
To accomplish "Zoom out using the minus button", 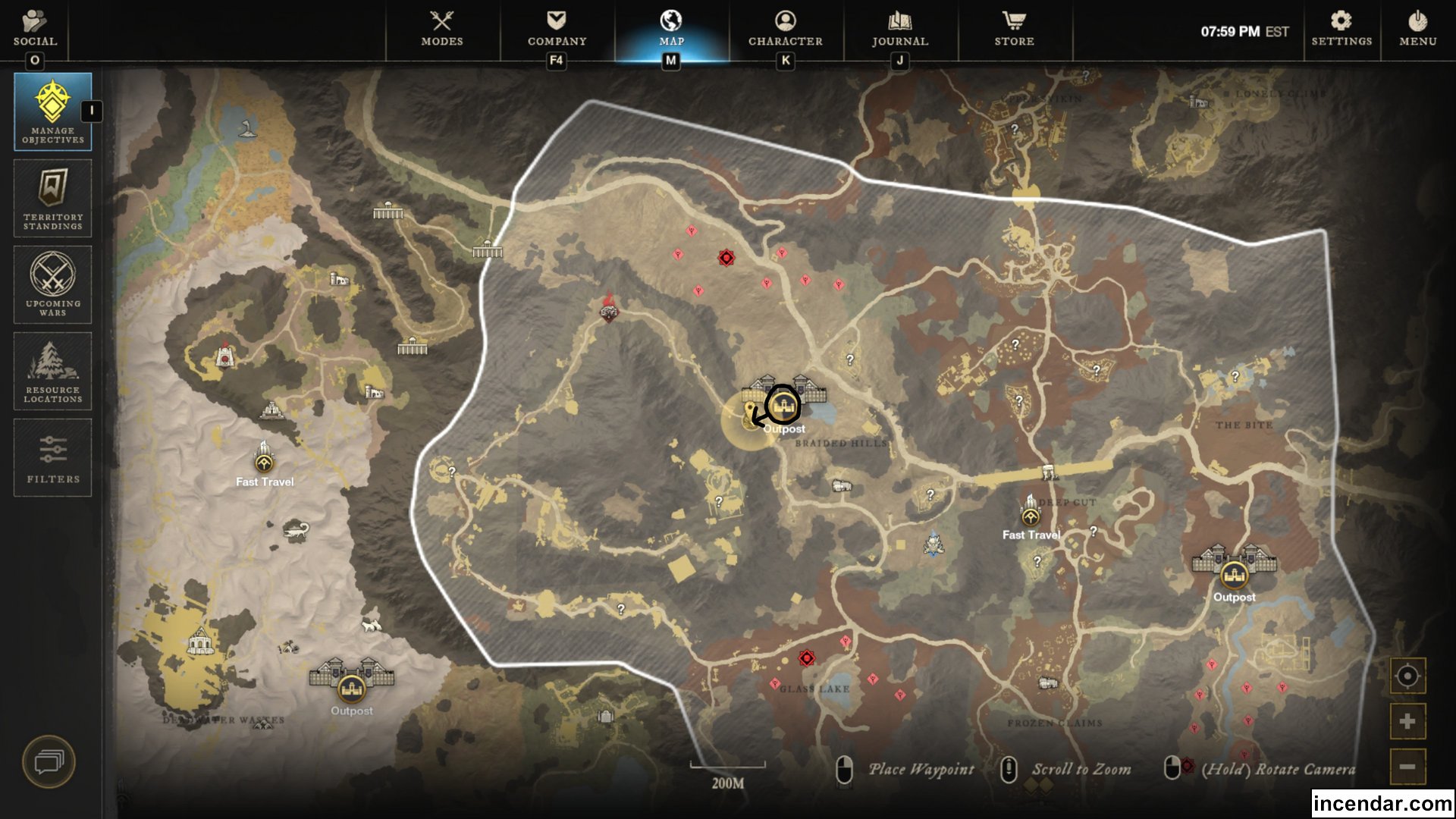I will 1407,768.
